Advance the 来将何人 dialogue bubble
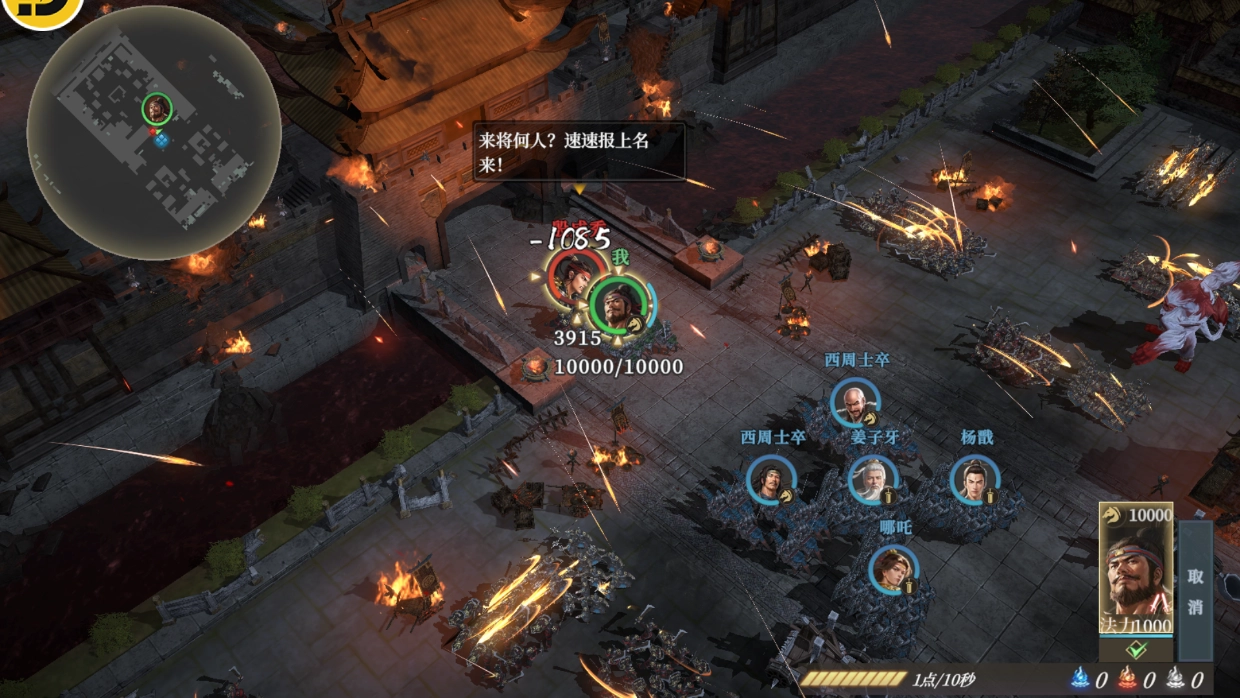 coord(579,151)
